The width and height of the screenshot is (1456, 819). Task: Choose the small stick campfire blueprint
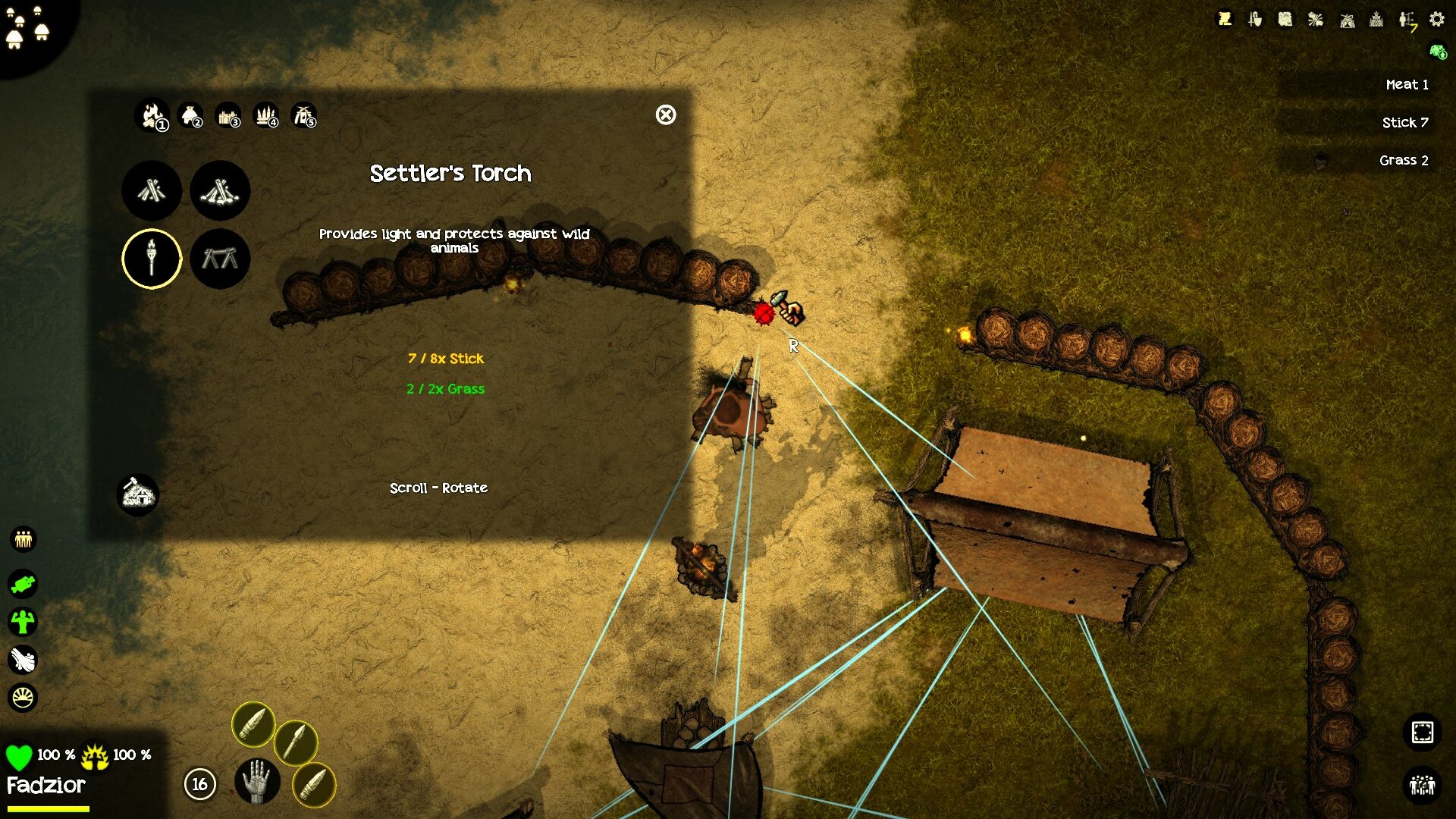[152, 190]
